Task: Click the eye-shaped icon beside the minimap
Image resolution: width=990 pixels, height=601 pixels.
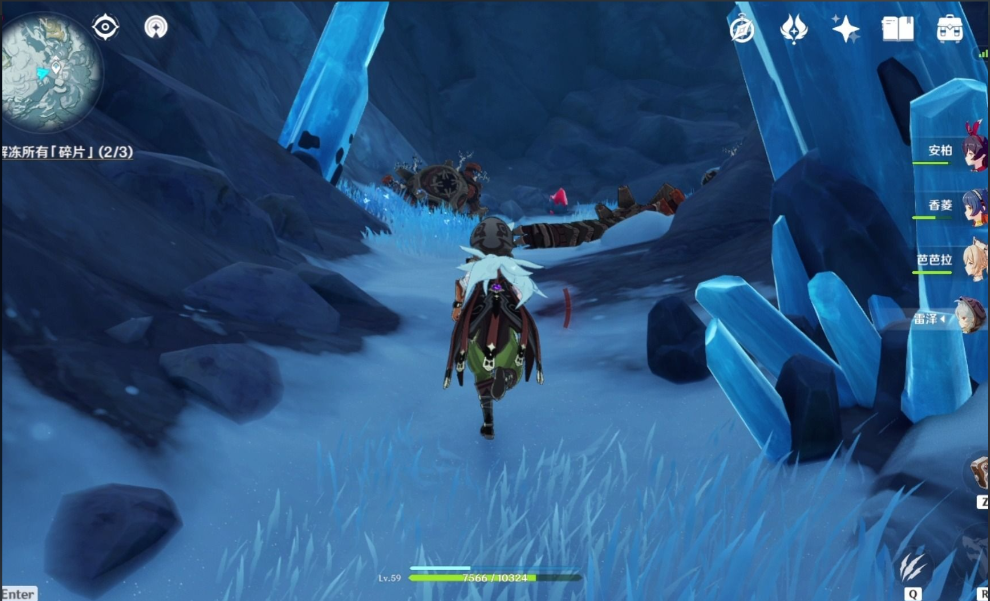Action: point(105,27)
